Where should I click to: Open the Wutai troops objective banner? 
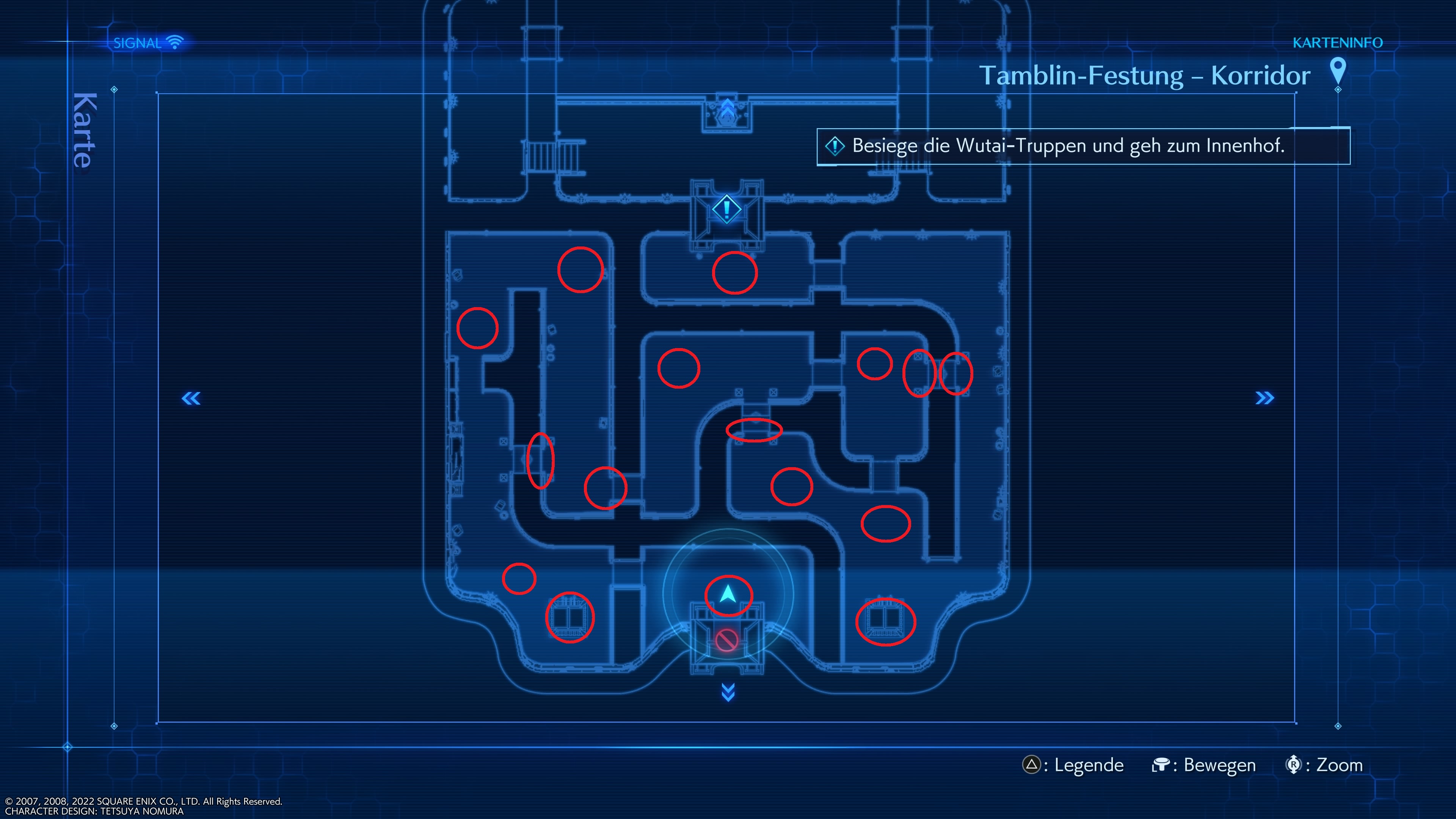point(1083,146)
